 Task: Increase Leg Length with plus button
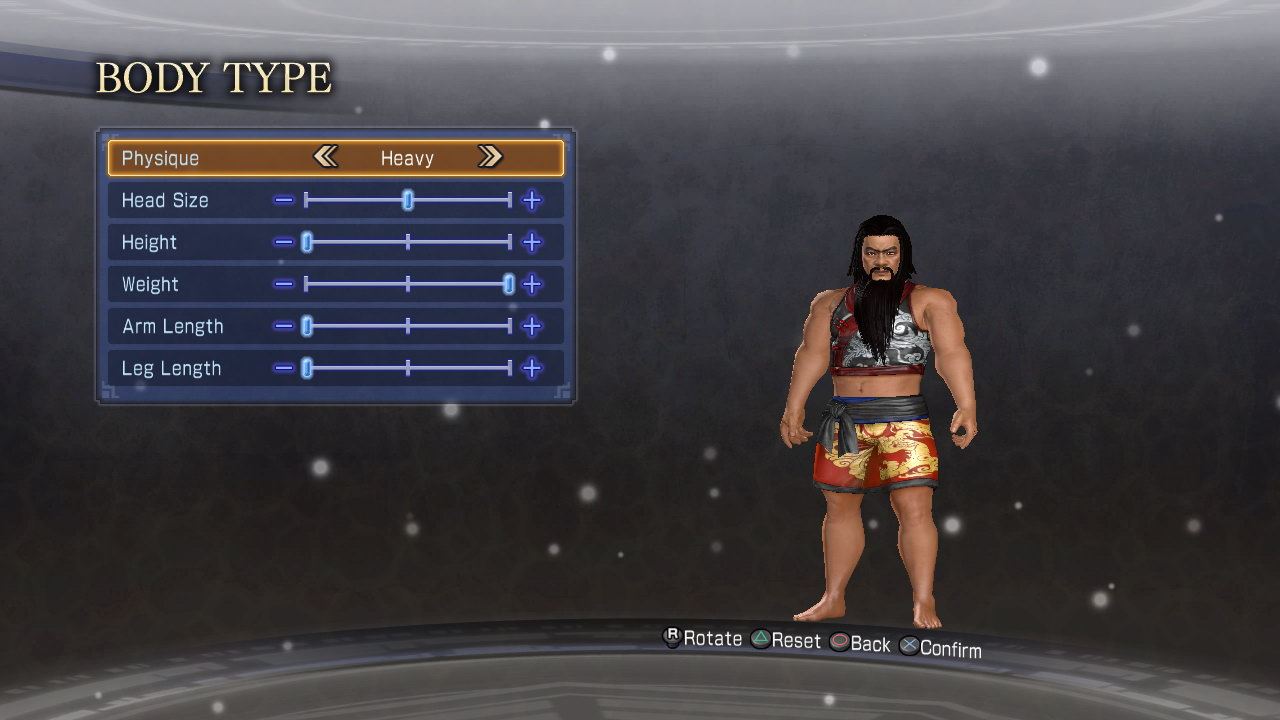532,368
